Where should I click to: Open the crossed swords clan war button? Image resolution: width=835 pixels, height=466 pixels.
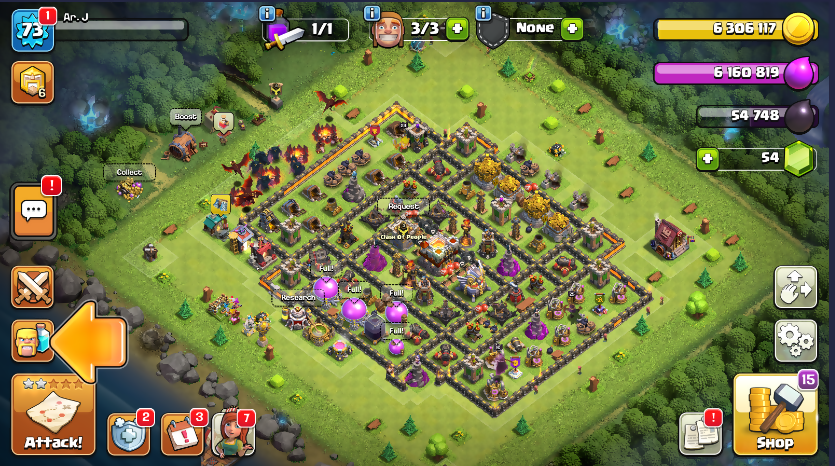pos(33,287)
